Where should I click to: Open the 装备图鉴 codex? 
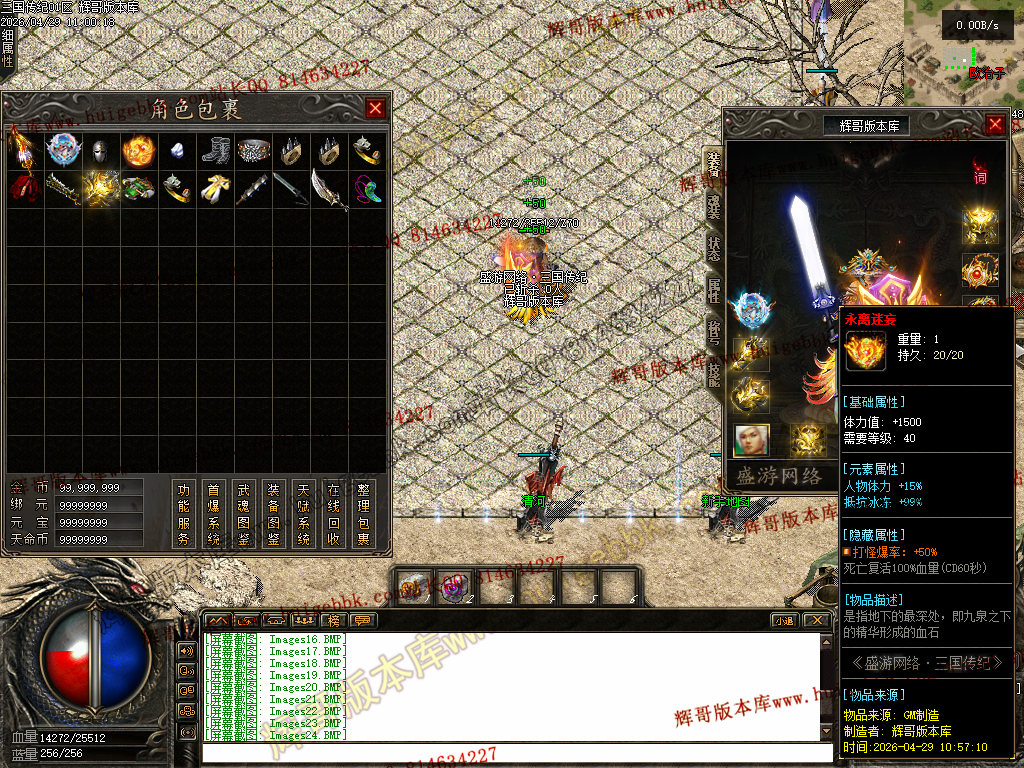[273, 514]
